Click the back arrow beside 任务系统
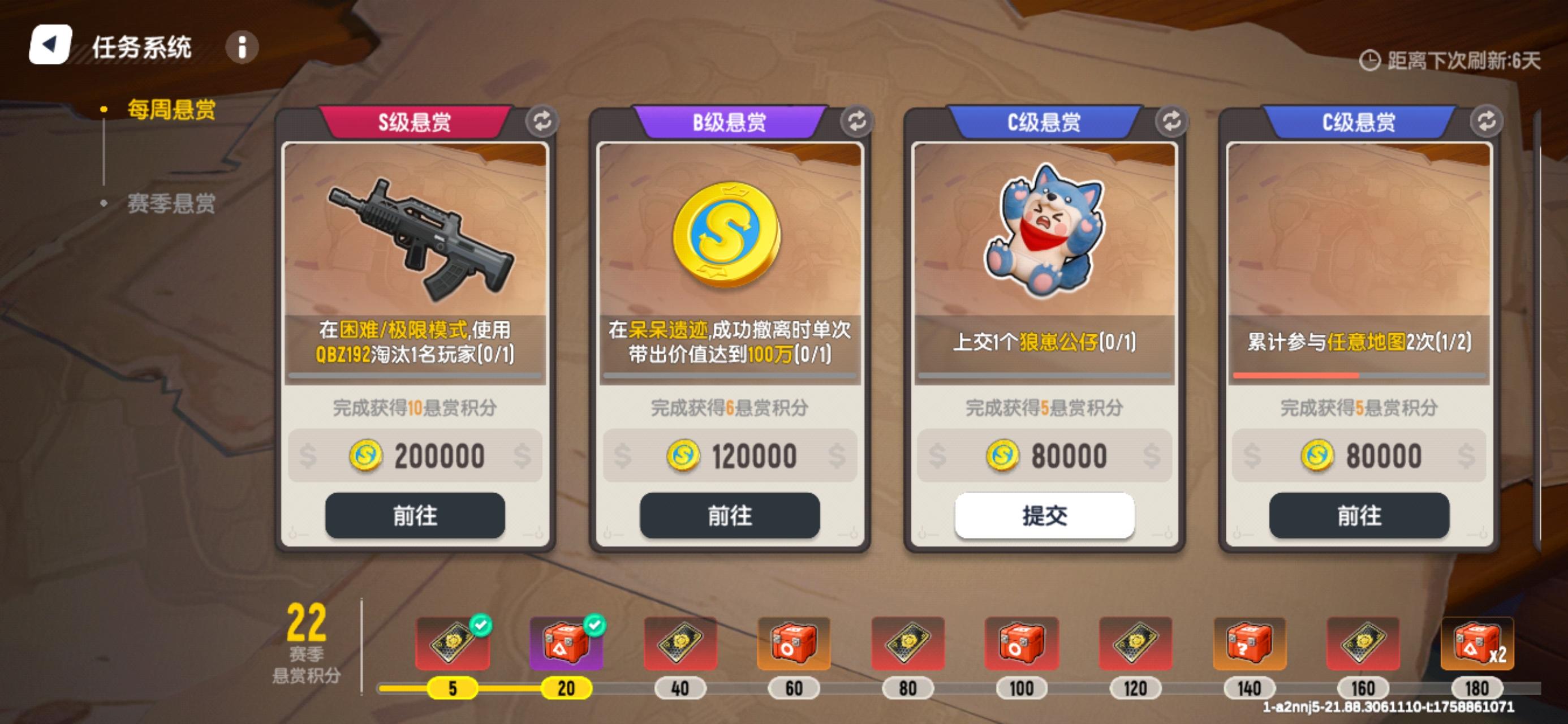Screen dimensions: 1568x724 point(50,46)
